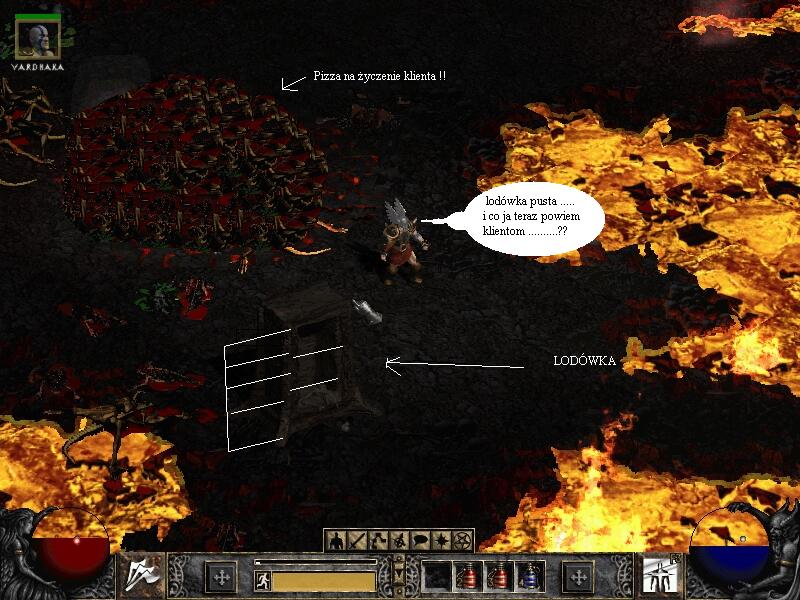The height and width of the screenshot is (600, 800).
Task: Click the pentagram game menu icon
Action: 462,541
